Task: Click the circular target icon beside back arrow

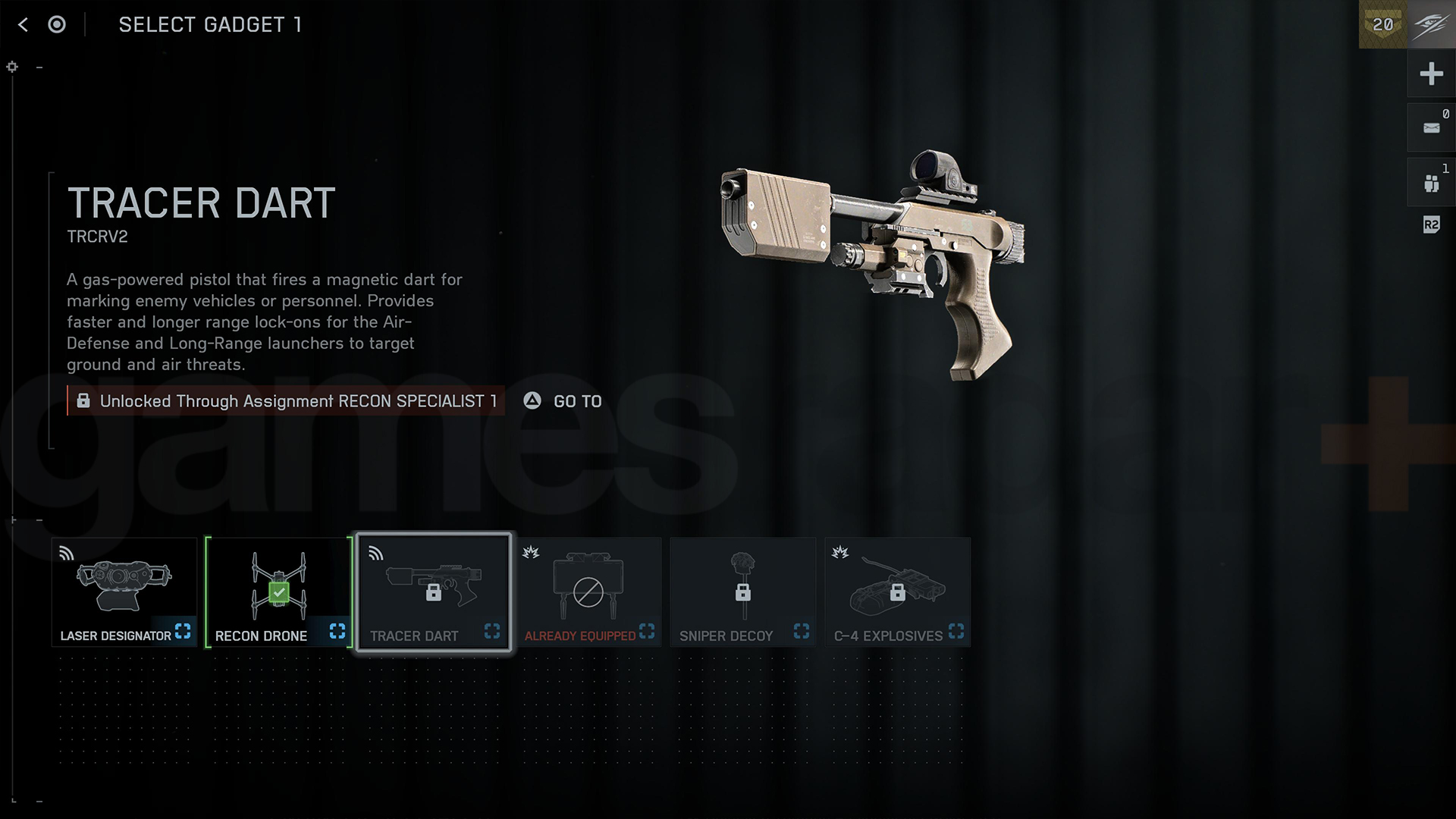Action: pyautogui.click(x=57, y=25)
